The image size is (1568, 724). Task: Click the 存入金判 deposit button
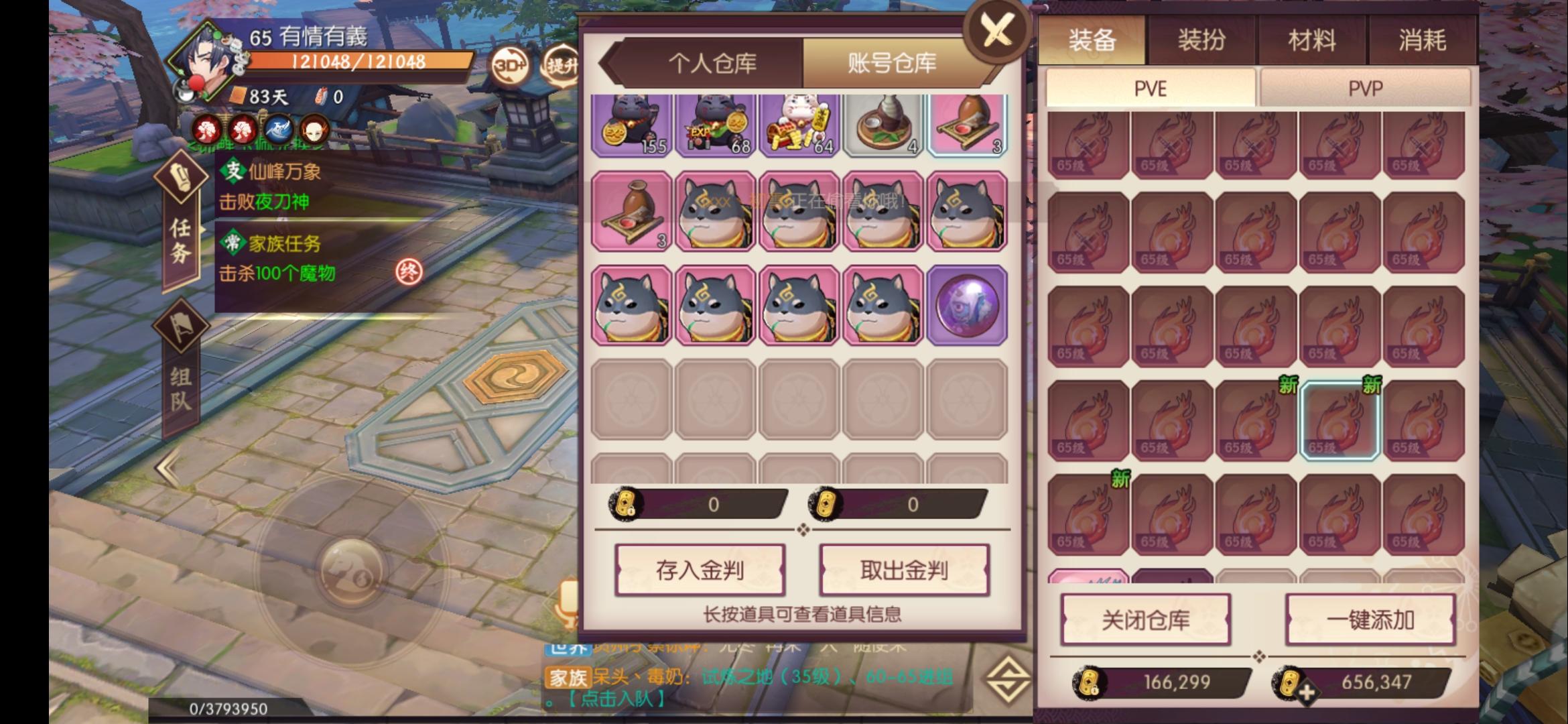[699, 570]
